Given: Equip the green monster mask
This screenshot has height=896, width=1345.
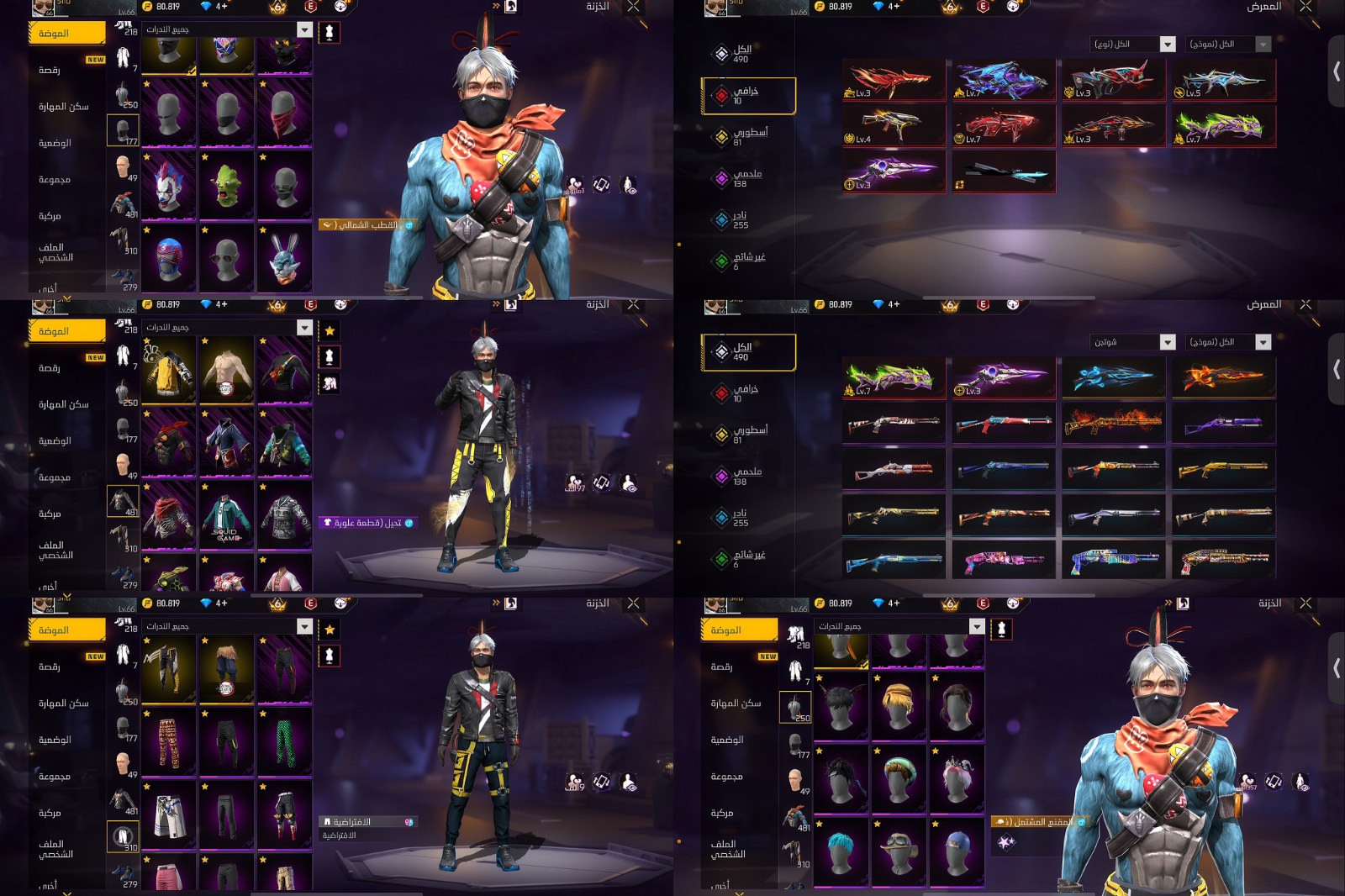Looking at the screenshot, I should [226, 185].
